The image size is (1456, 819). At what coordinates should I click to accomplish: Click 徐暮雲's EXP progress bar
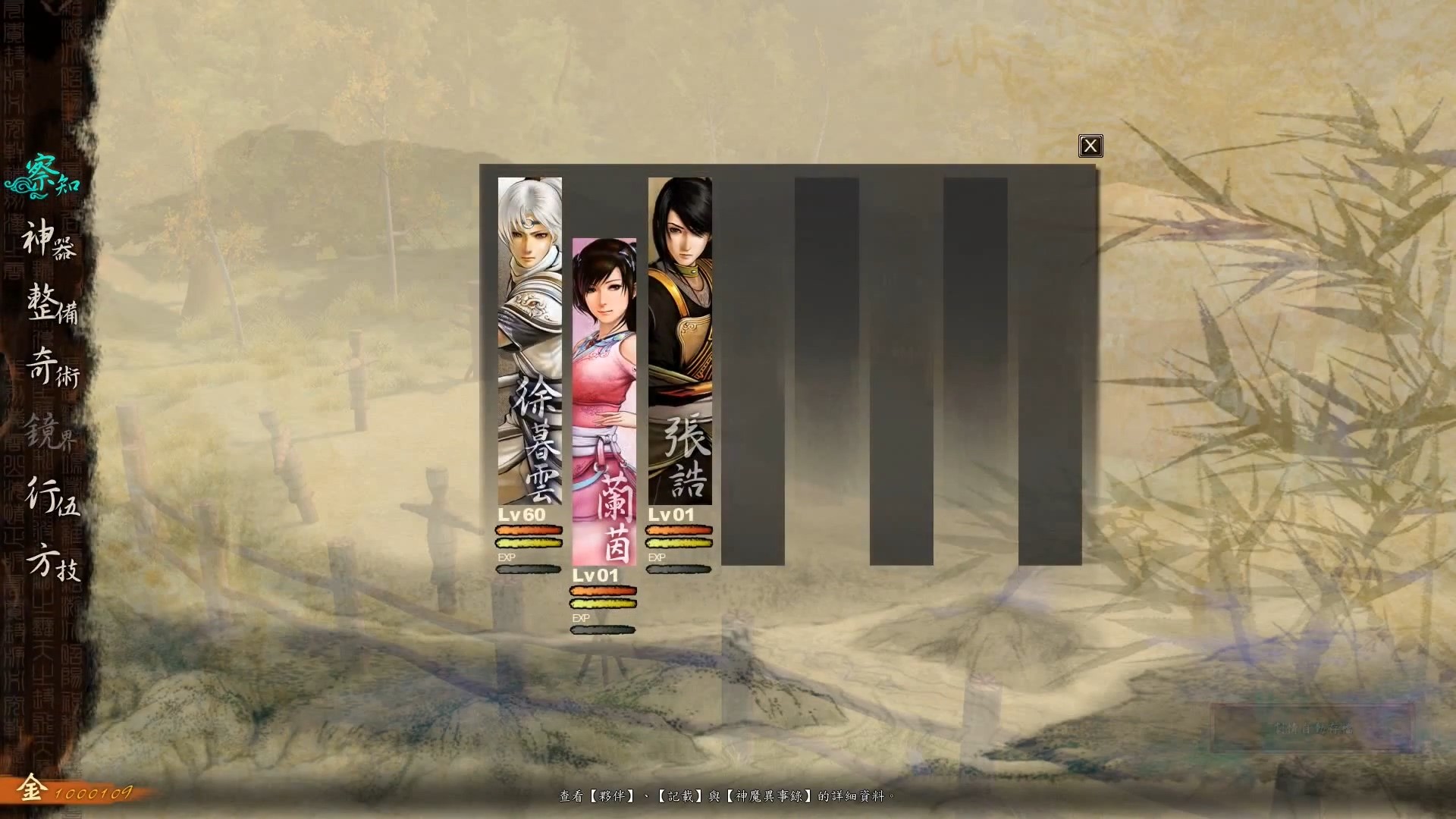tap(529, 568)
